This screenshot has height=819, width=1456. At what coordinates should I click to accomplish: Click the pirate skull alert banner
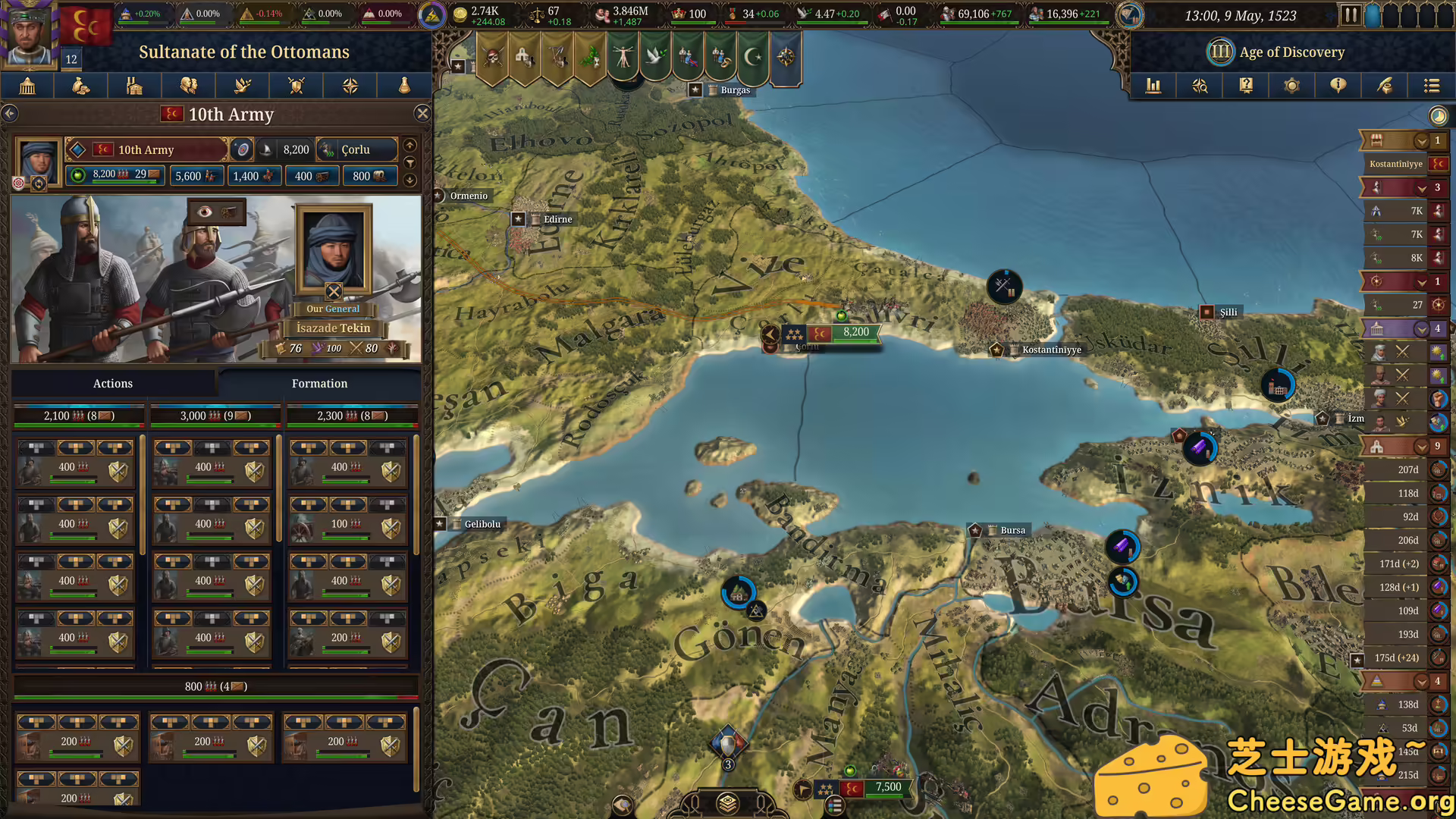tap(491, 58)
